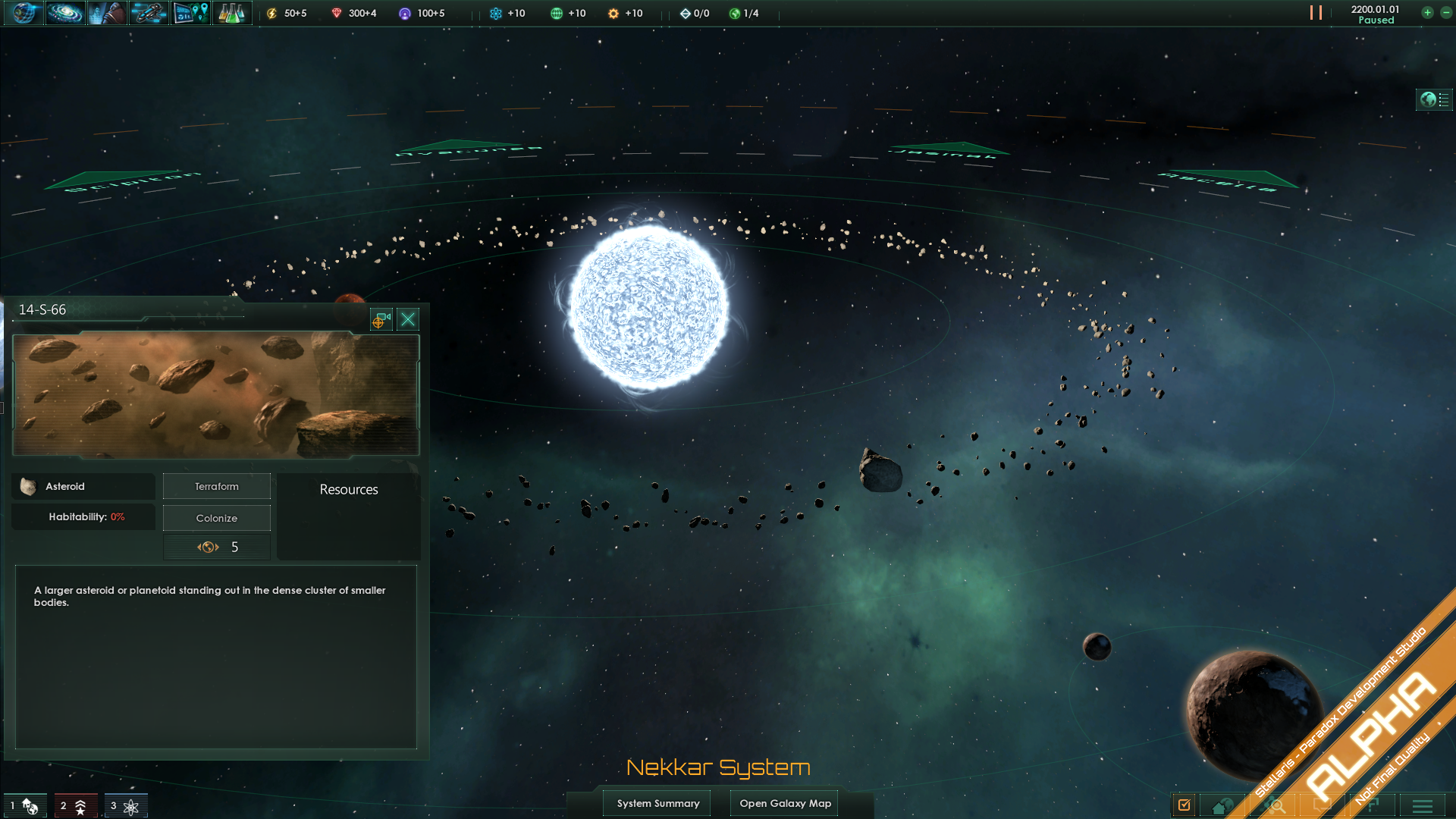1456x819 pixels.
Task: Select the Terraform button
Action: [217, 487]
